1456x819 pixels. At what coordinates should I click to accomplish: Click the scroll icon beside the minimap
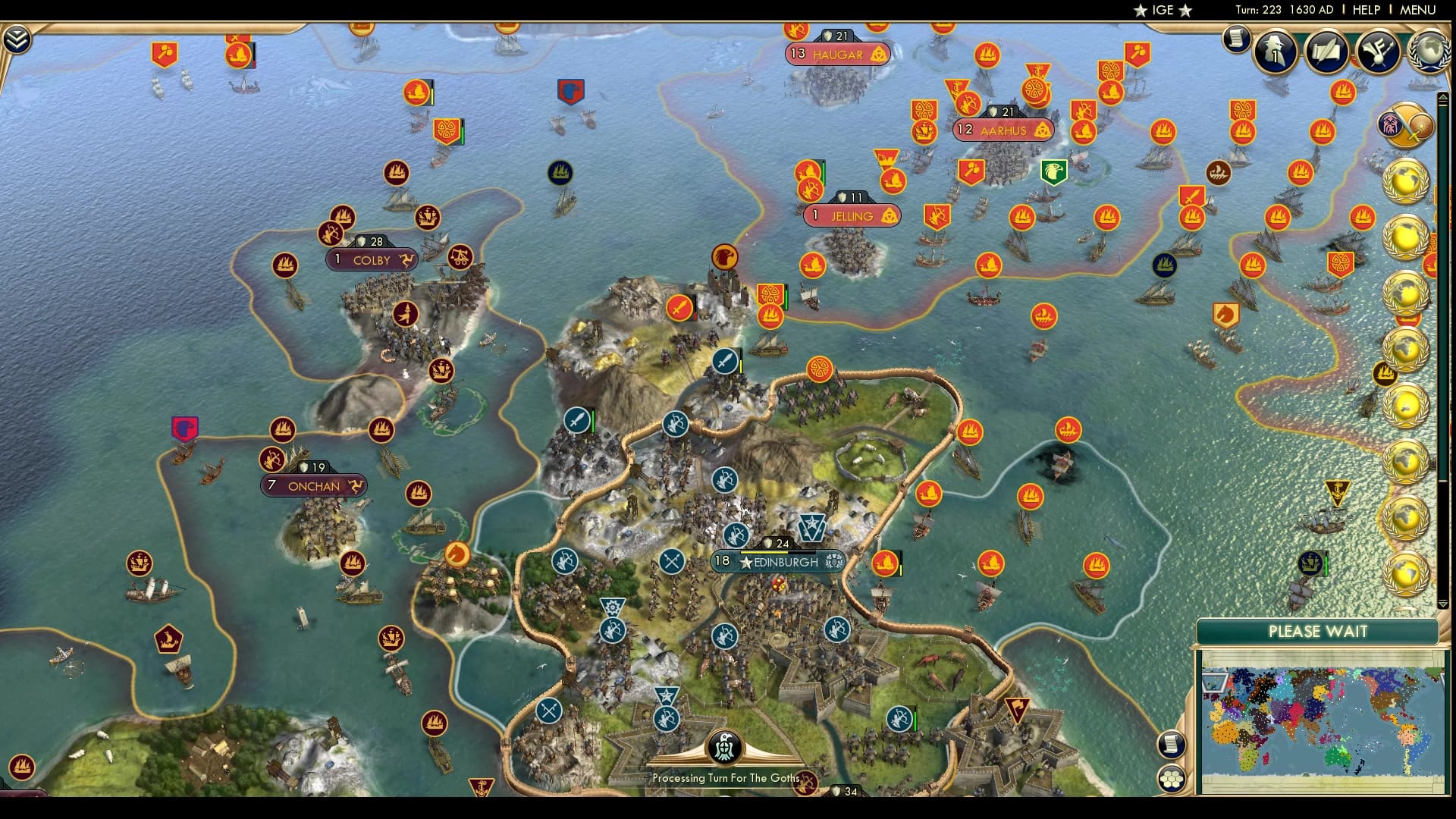(x=1171, y=745)
